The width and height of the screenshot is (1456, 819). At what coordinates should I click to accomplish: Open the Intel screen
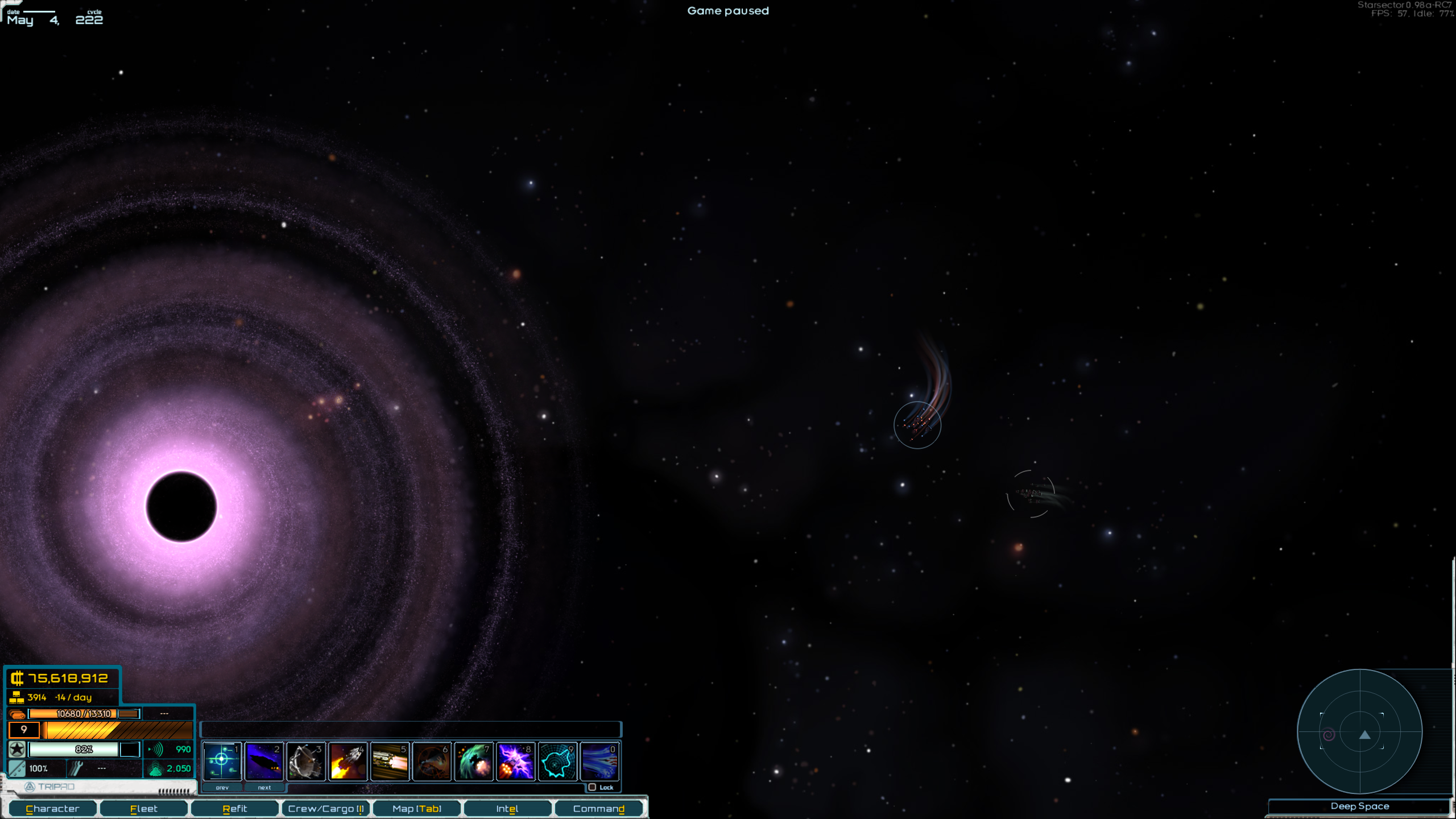point(507,808)
